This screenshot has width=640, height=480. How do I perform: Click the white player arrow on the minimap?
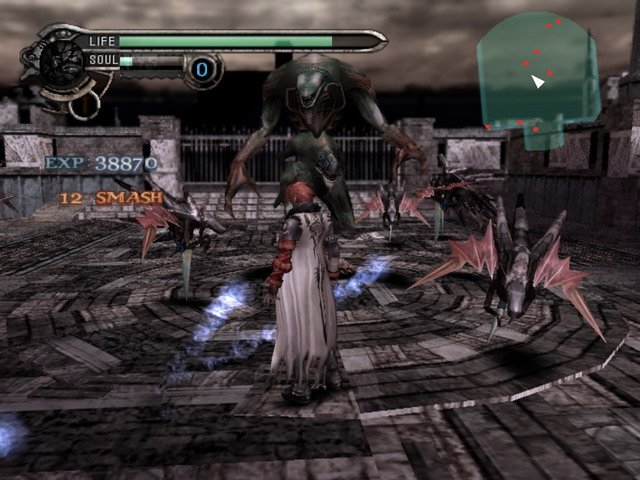coord(538,81)
